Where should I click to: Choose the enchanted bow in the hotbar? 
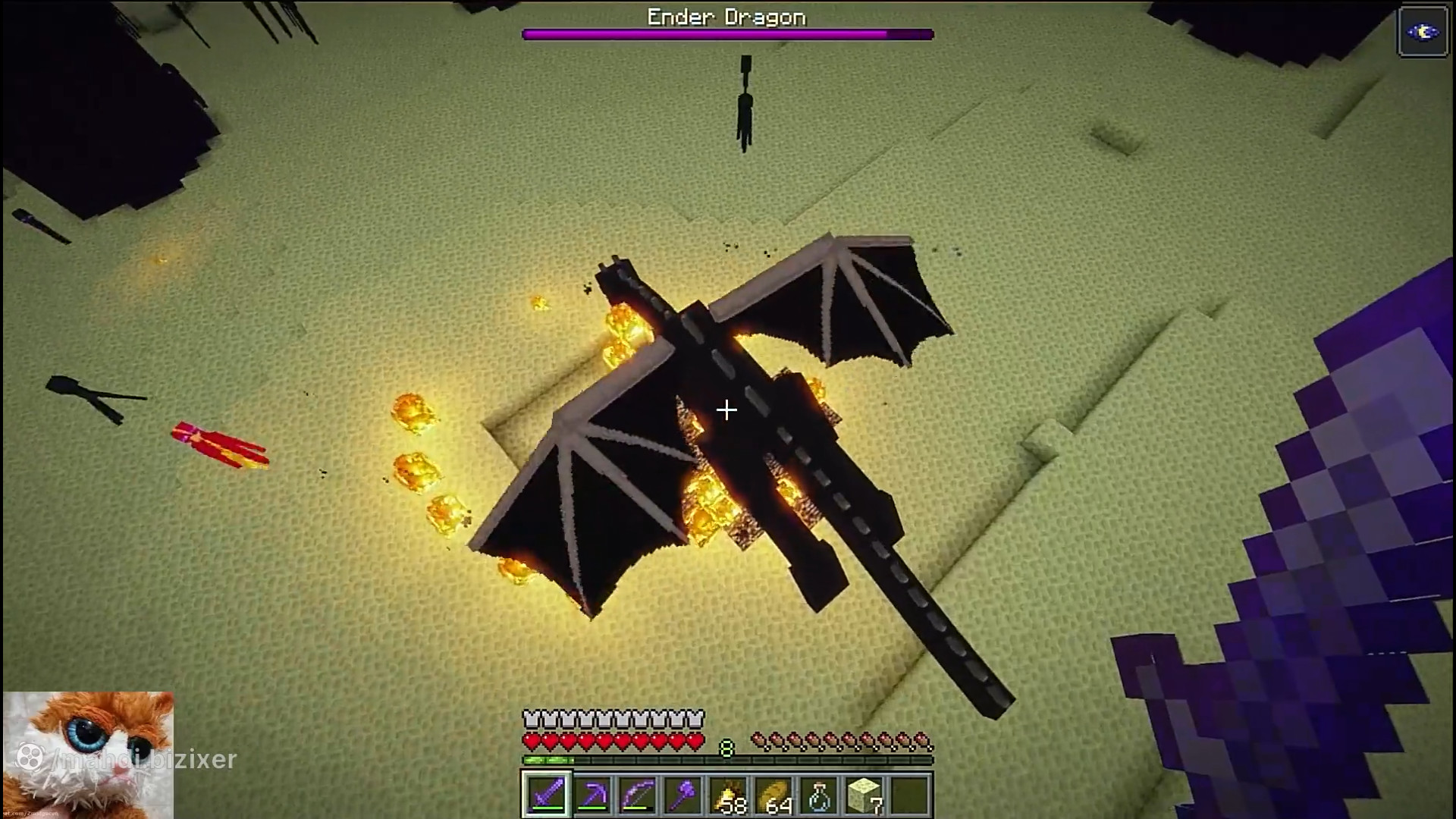(x=637, y=795)
